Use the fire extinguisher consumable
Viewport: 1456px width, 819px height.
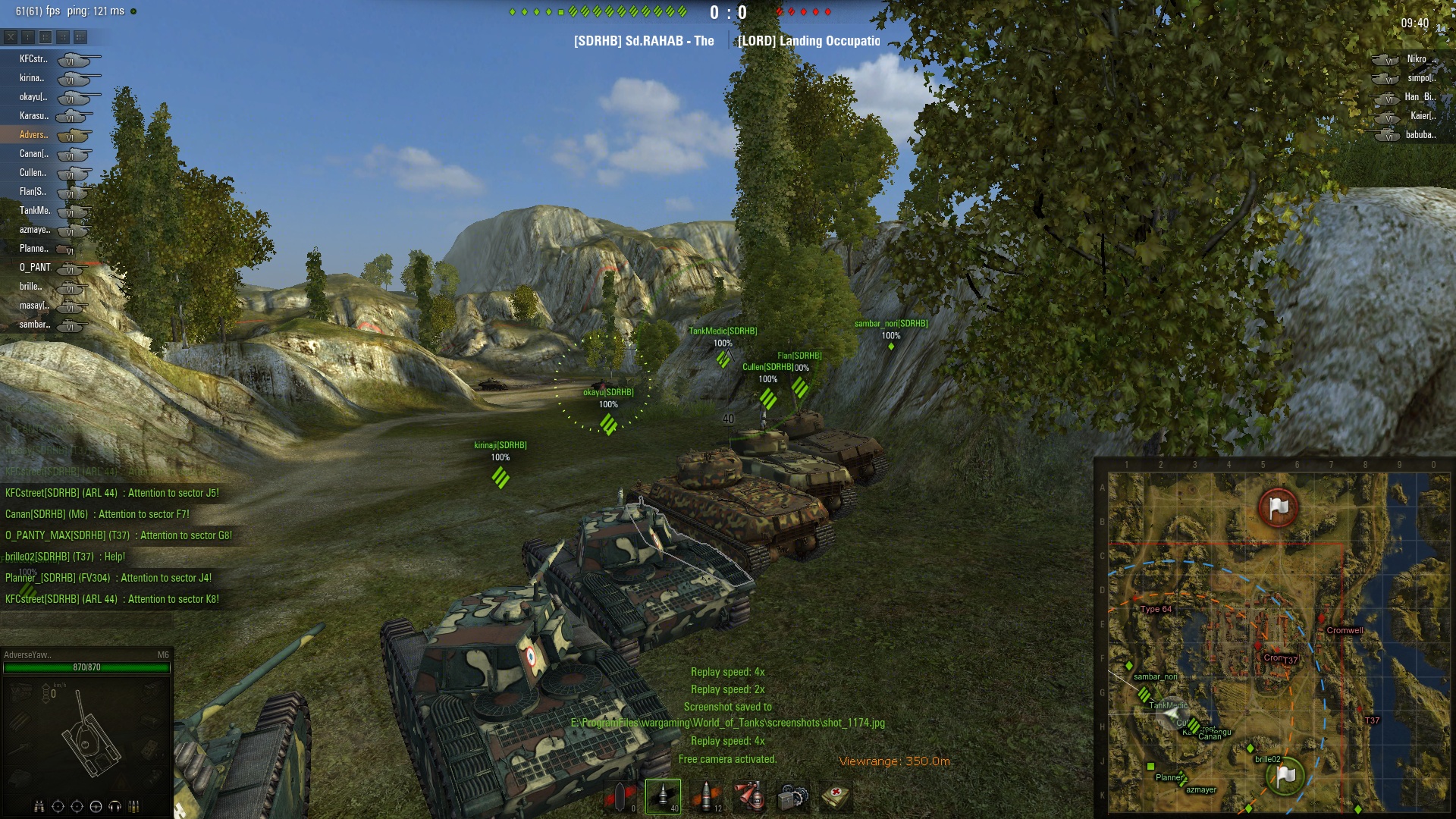[x=750, y=796]
